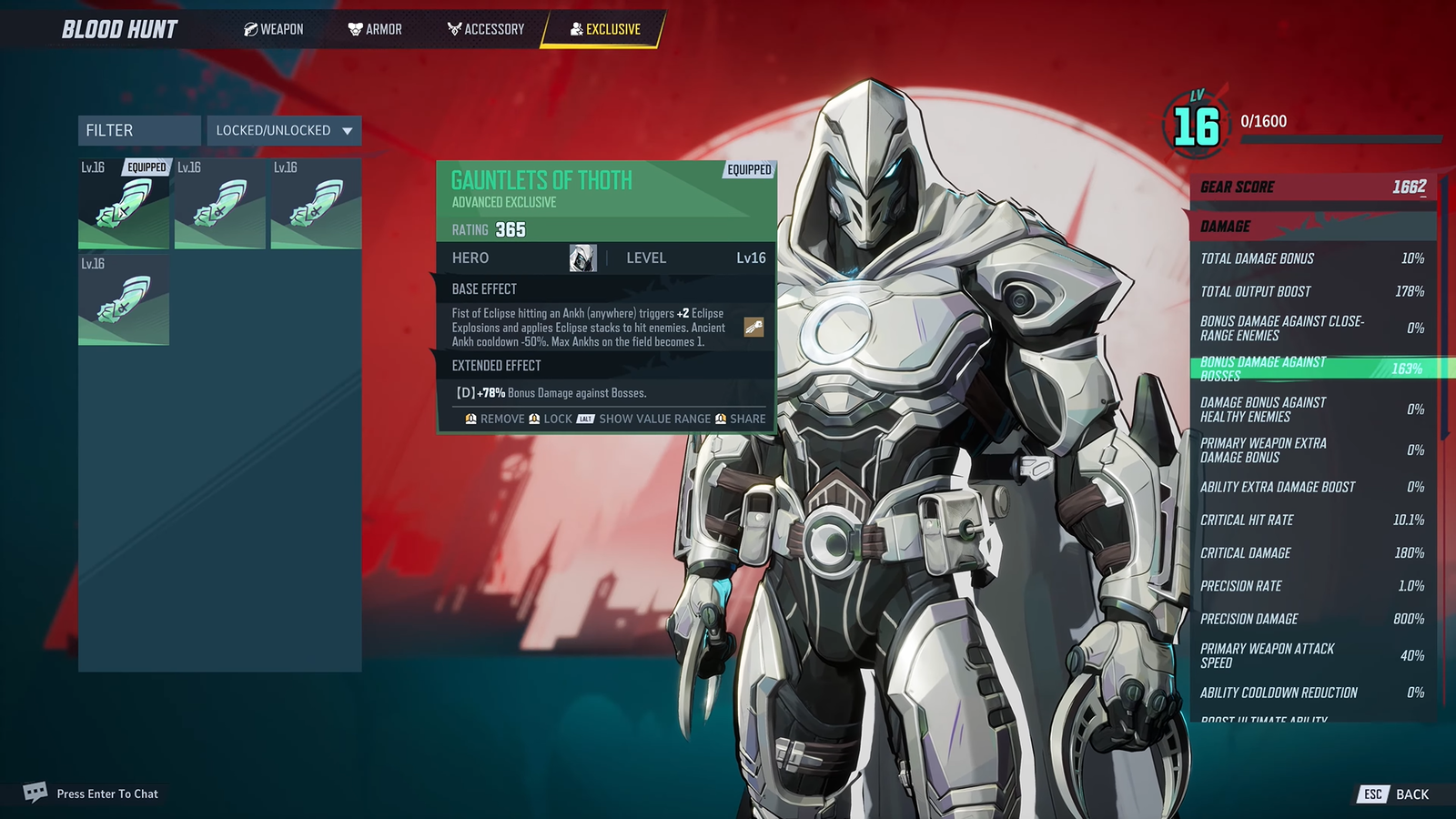Click the Remove gauntlet icon
Image resolution: width=1456 pixels, height=819 pixels.
point(470,420)
